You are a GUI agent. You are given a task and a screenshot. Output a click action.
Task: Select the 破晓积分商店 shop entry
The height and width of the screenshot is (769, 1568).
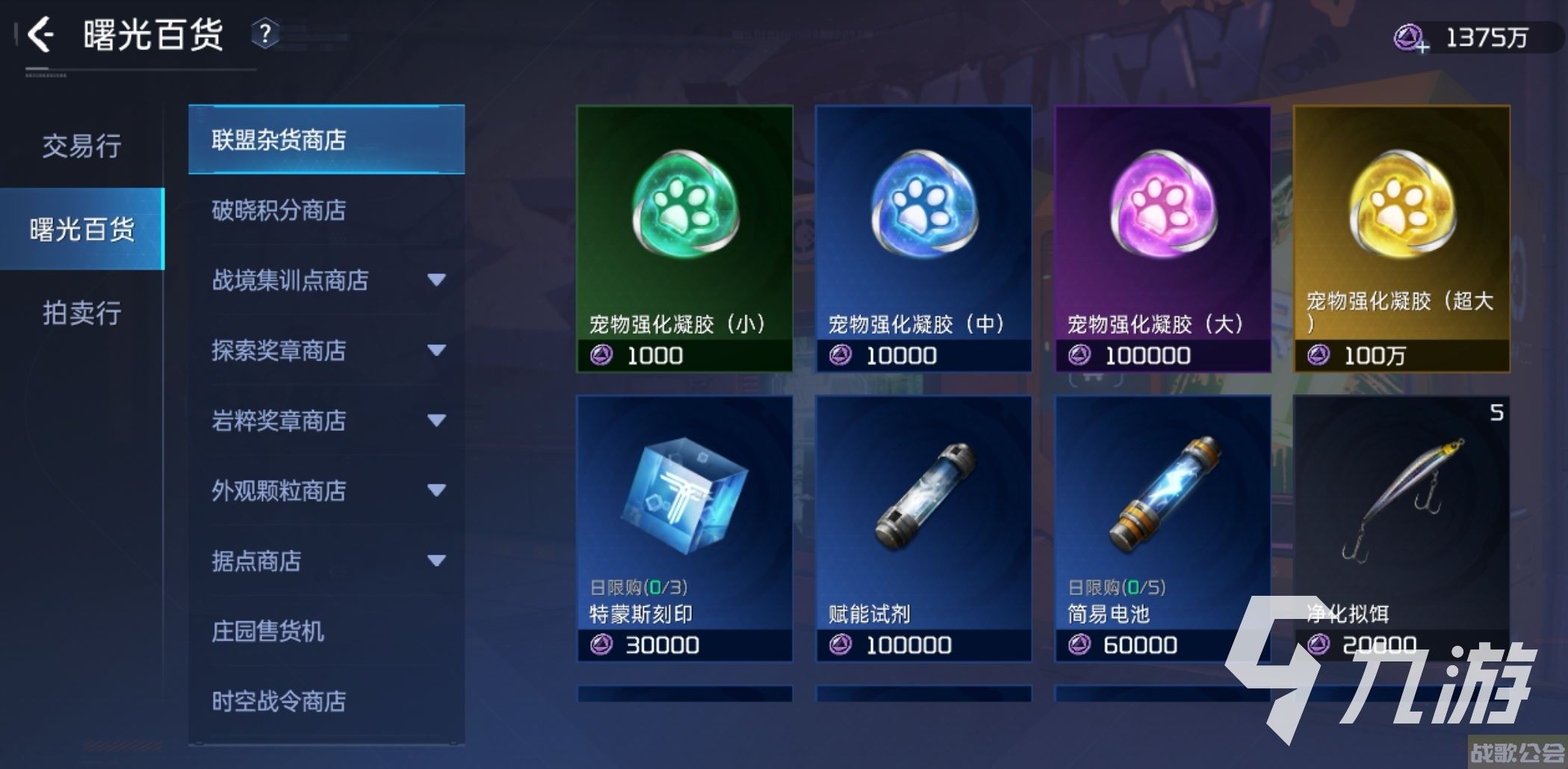(277, 212)
